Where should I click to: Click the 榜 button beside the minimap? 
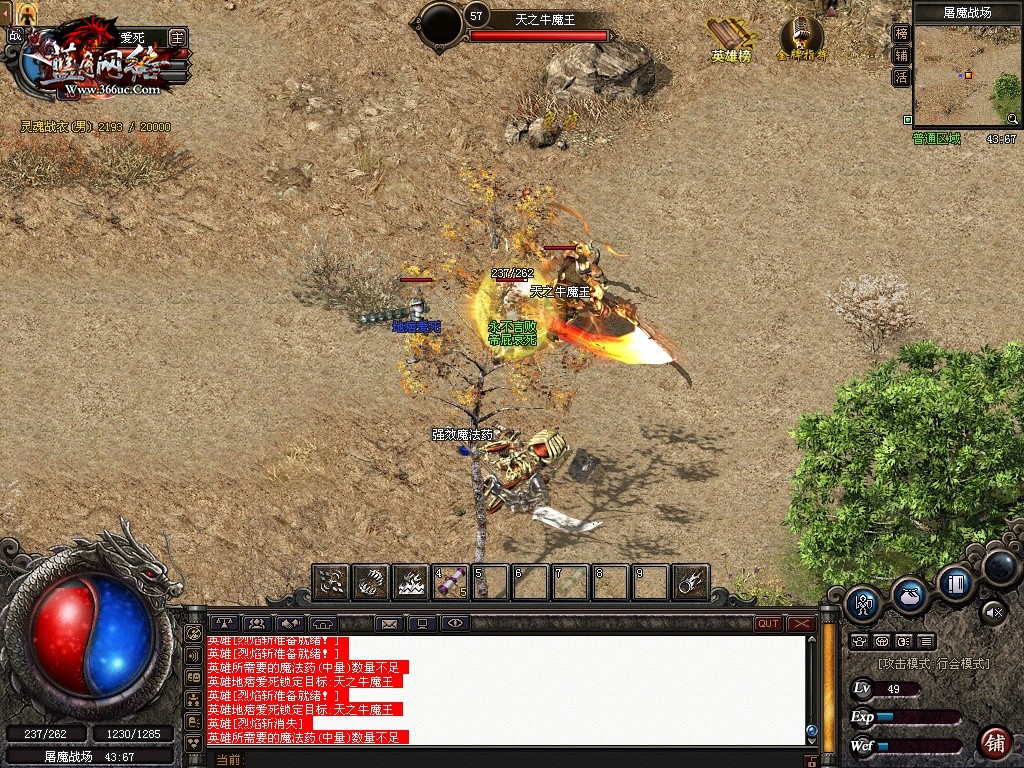tap(901, 33)
